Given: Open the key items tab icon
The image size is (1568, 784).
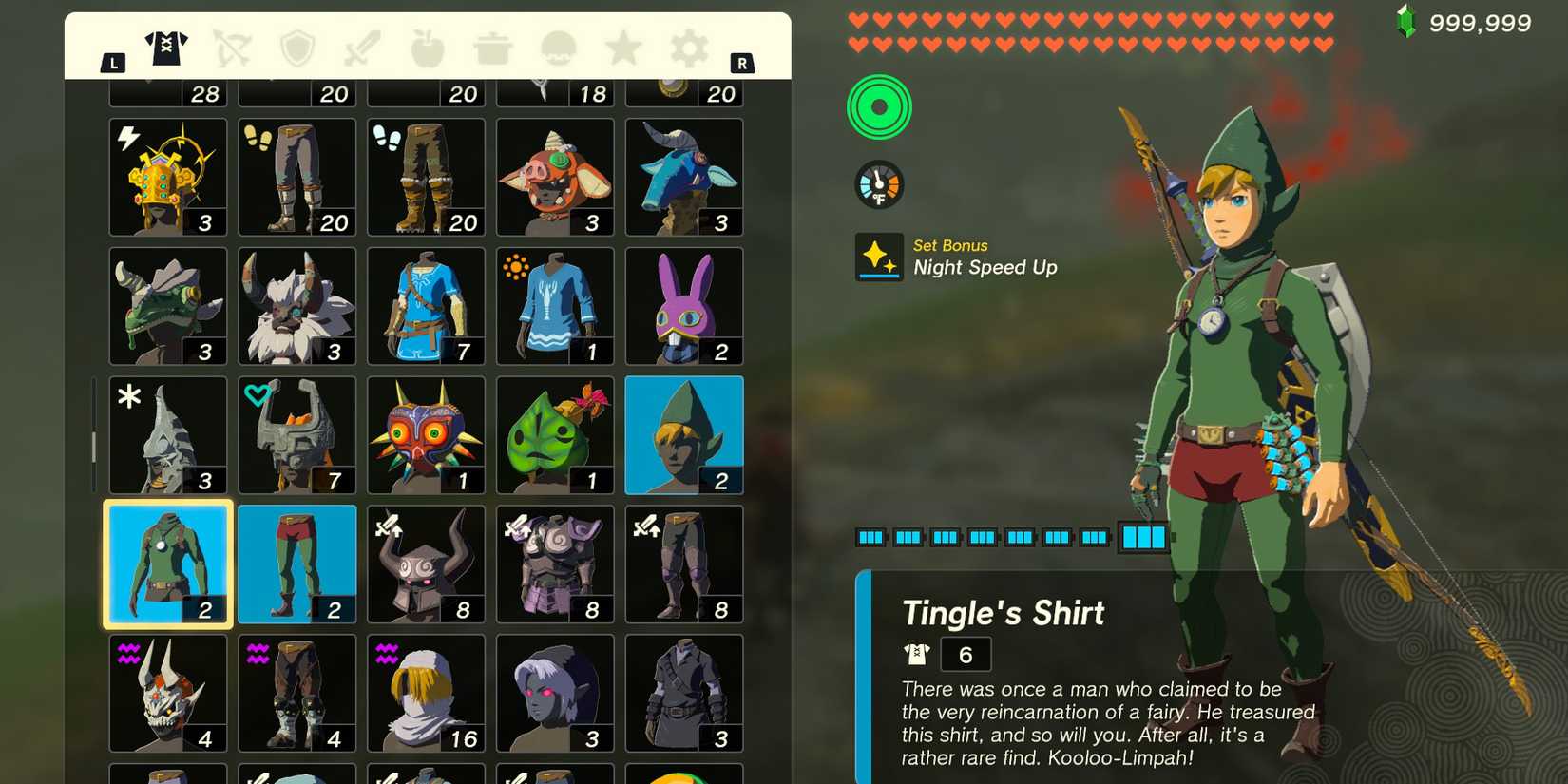Looking at the screenshot, I should [x=558, y=49].
